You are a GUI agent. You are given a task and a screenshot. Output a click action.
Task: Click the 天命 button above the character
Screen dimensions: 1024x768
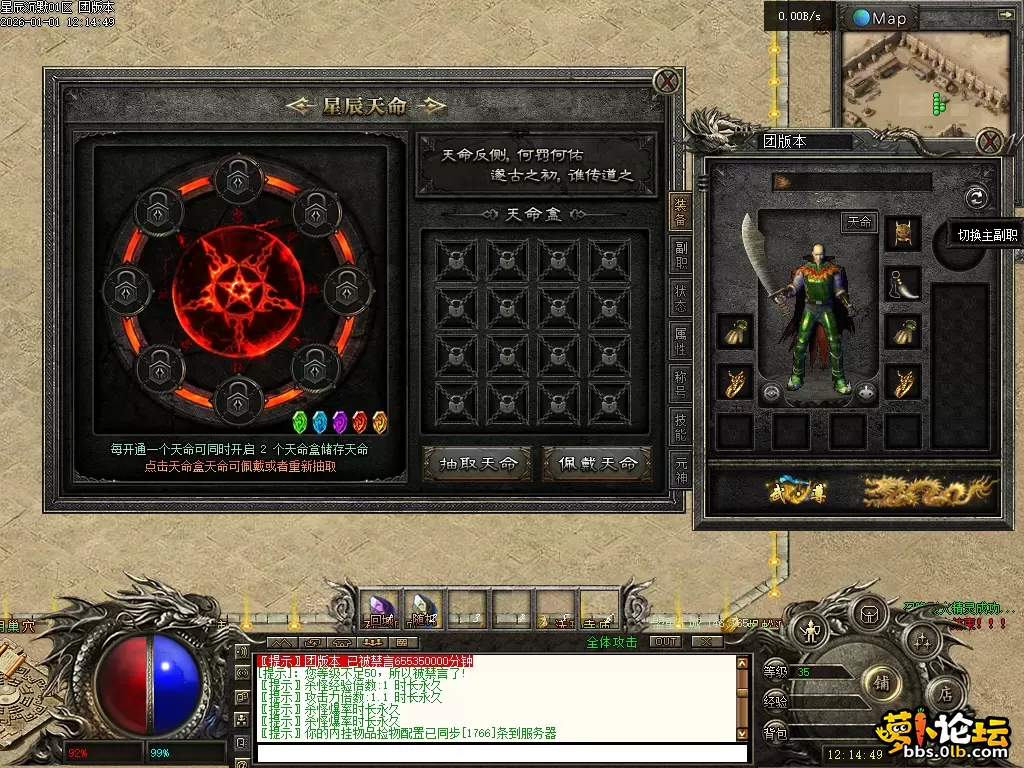click(860, 222)
